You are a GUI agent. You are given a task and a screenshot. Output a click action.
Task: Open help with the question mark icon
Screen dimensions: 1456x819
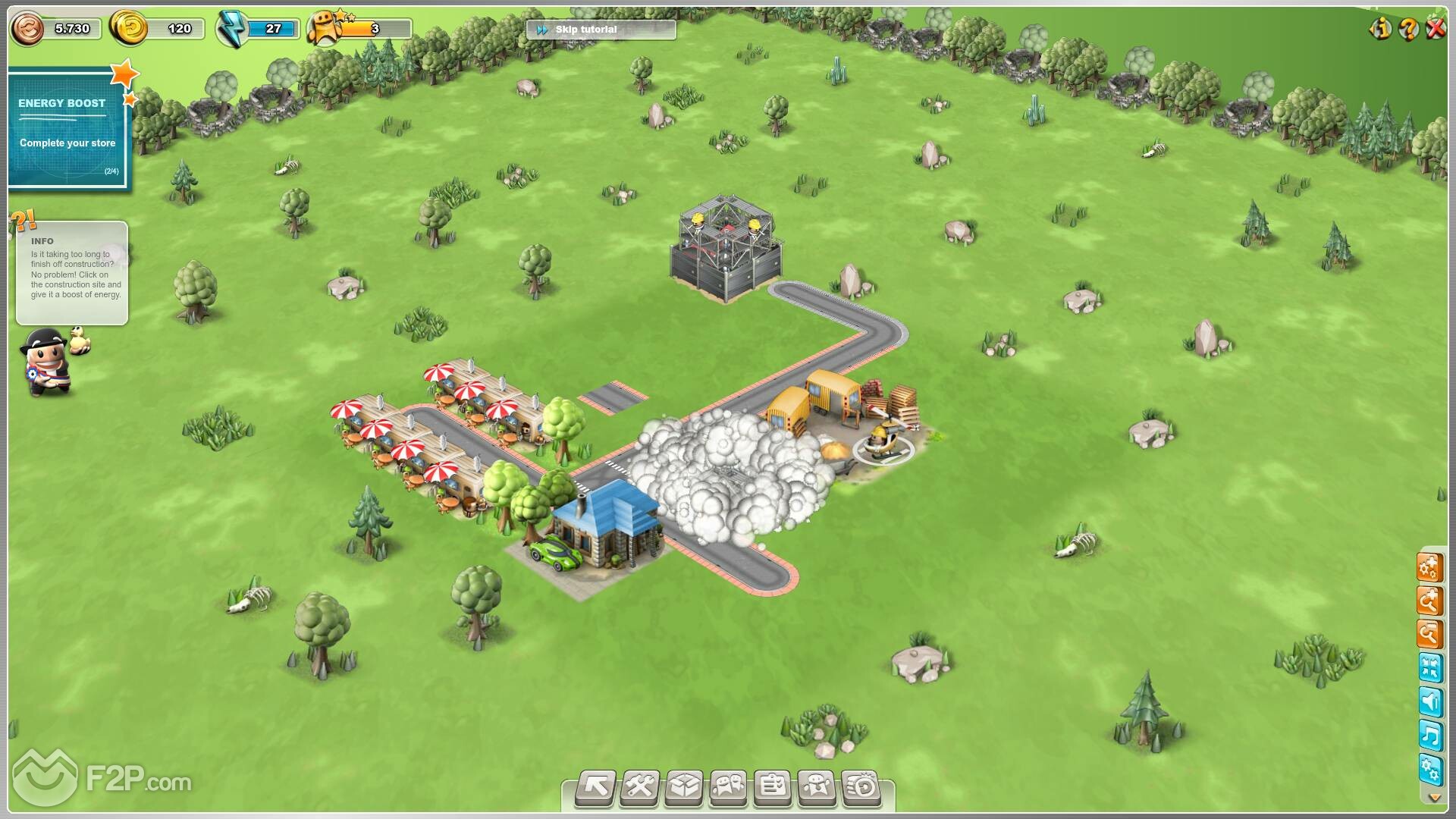(x=1408, y=29)
